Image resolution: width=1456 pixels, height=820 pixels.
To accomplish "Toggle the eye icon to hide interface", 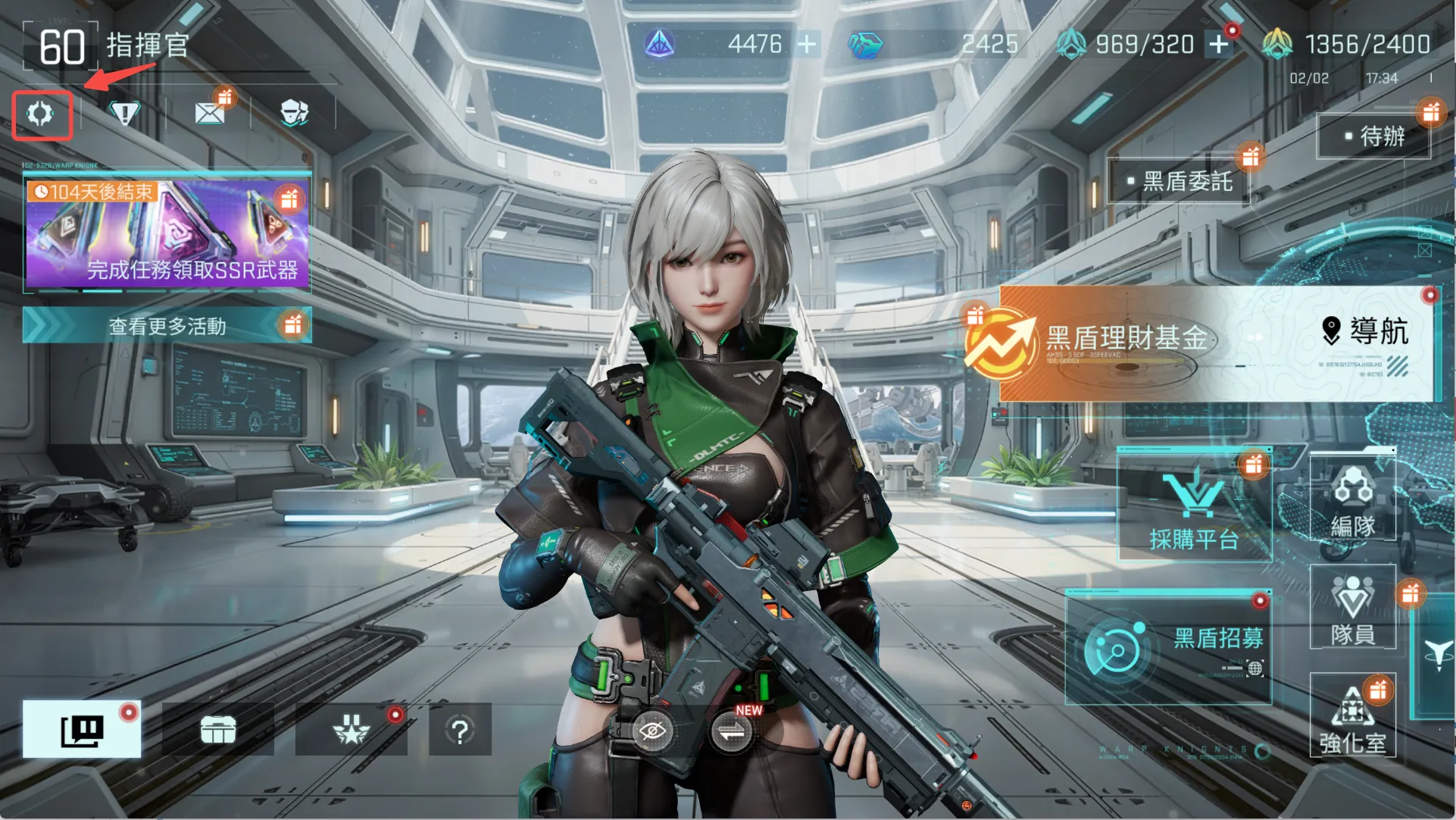I will 651,731.
